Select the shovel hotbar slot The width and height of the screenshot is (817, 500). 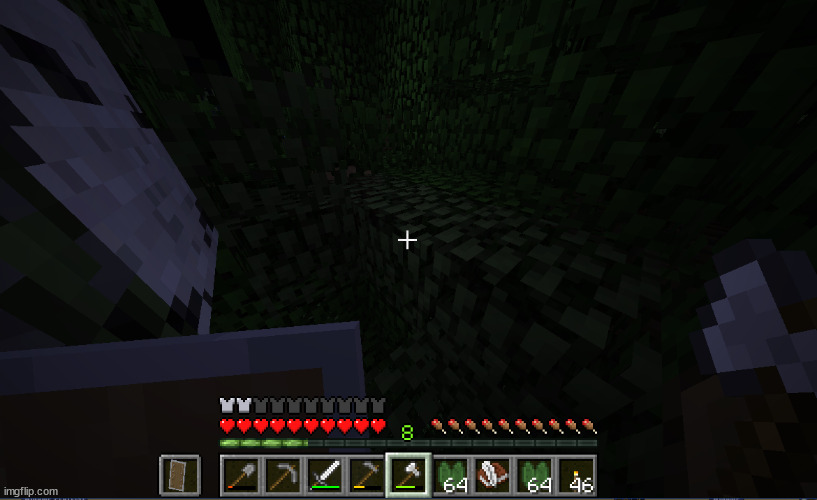239,474
